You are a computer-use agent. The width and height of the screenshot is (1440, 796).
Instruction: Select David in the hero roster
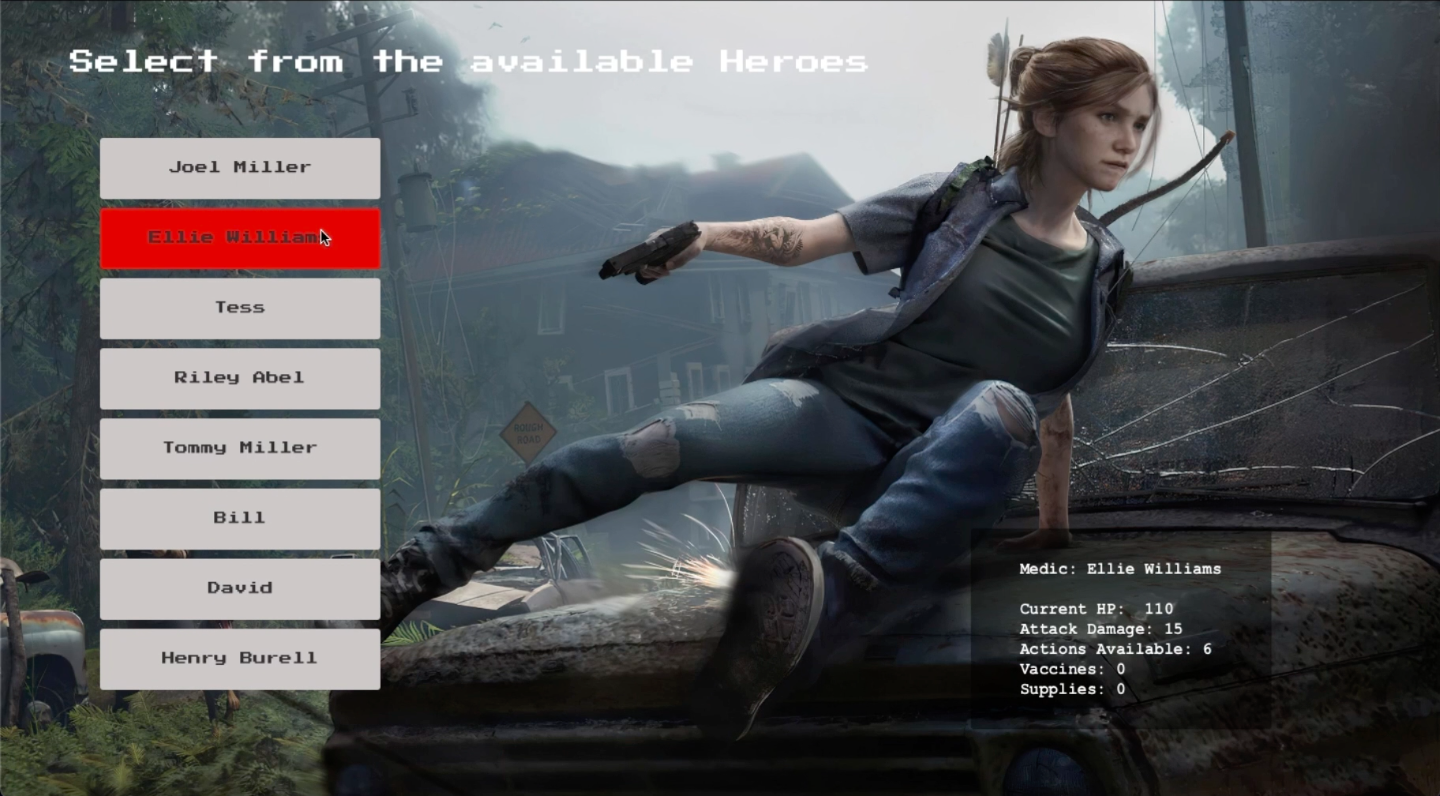(x=240, y=588)
